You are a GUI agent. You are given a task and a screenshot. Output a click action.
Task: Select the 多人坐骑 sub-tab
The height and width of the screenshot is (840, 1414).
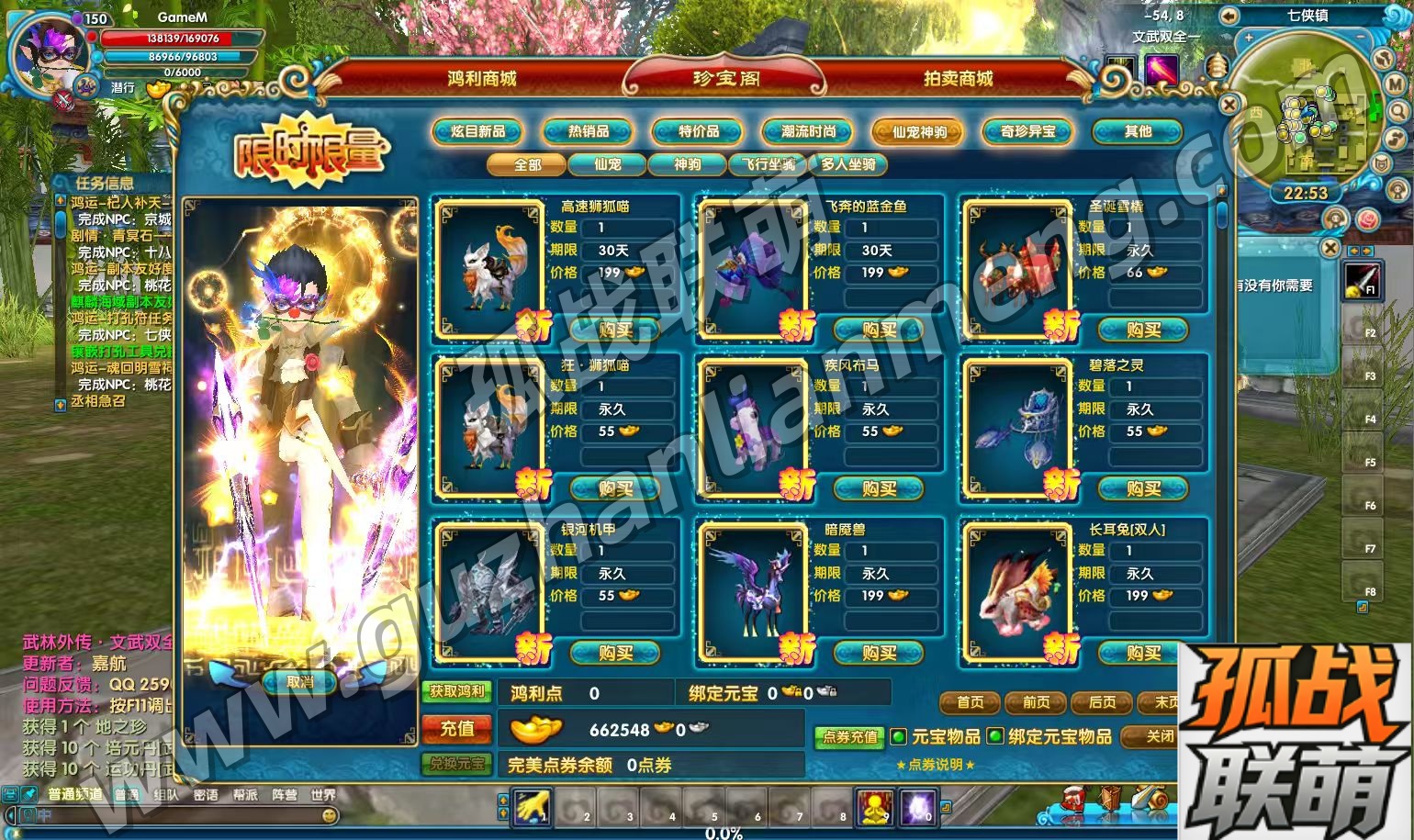point(847,165)
